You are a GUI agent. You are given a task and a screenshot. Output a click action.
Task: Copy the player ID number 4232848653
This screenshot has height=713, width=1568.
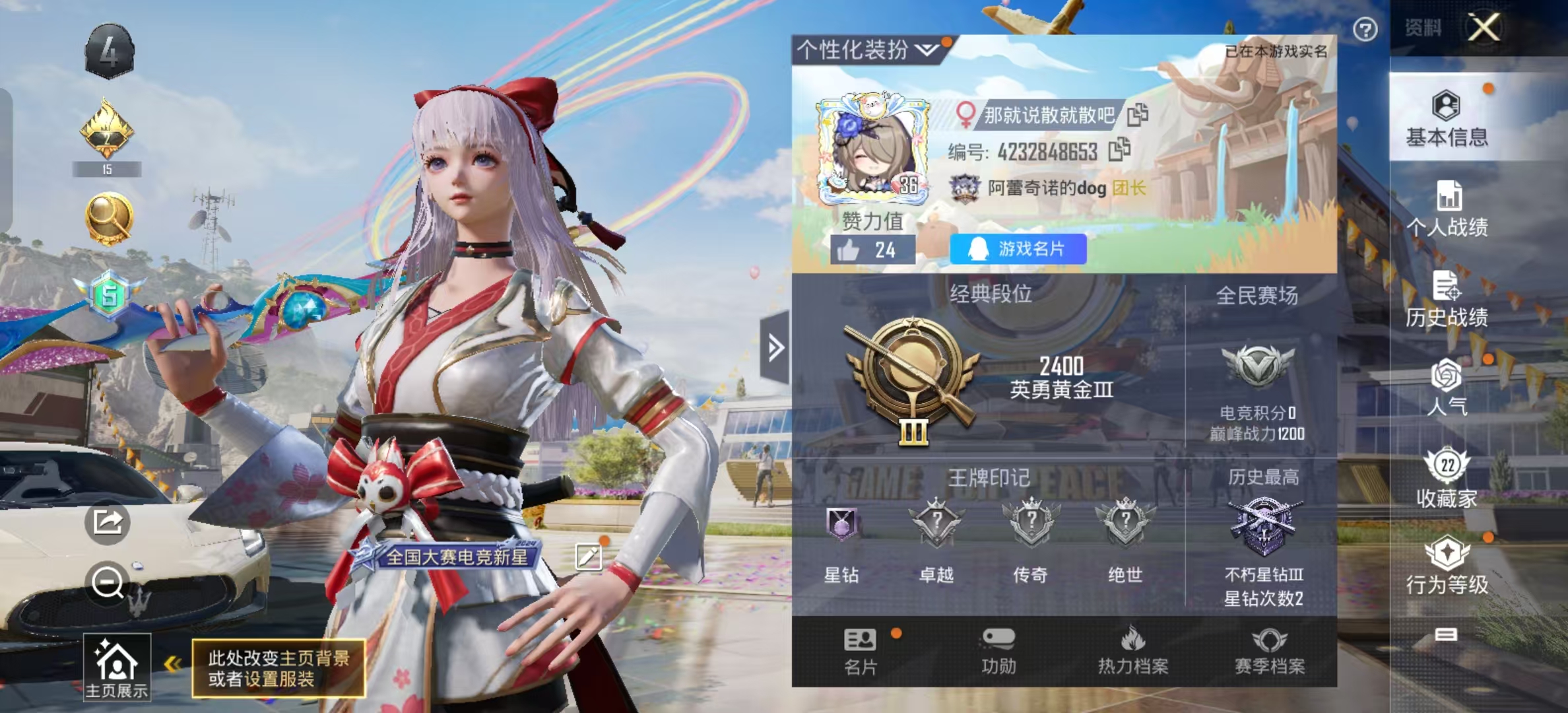coord(1119,151)
